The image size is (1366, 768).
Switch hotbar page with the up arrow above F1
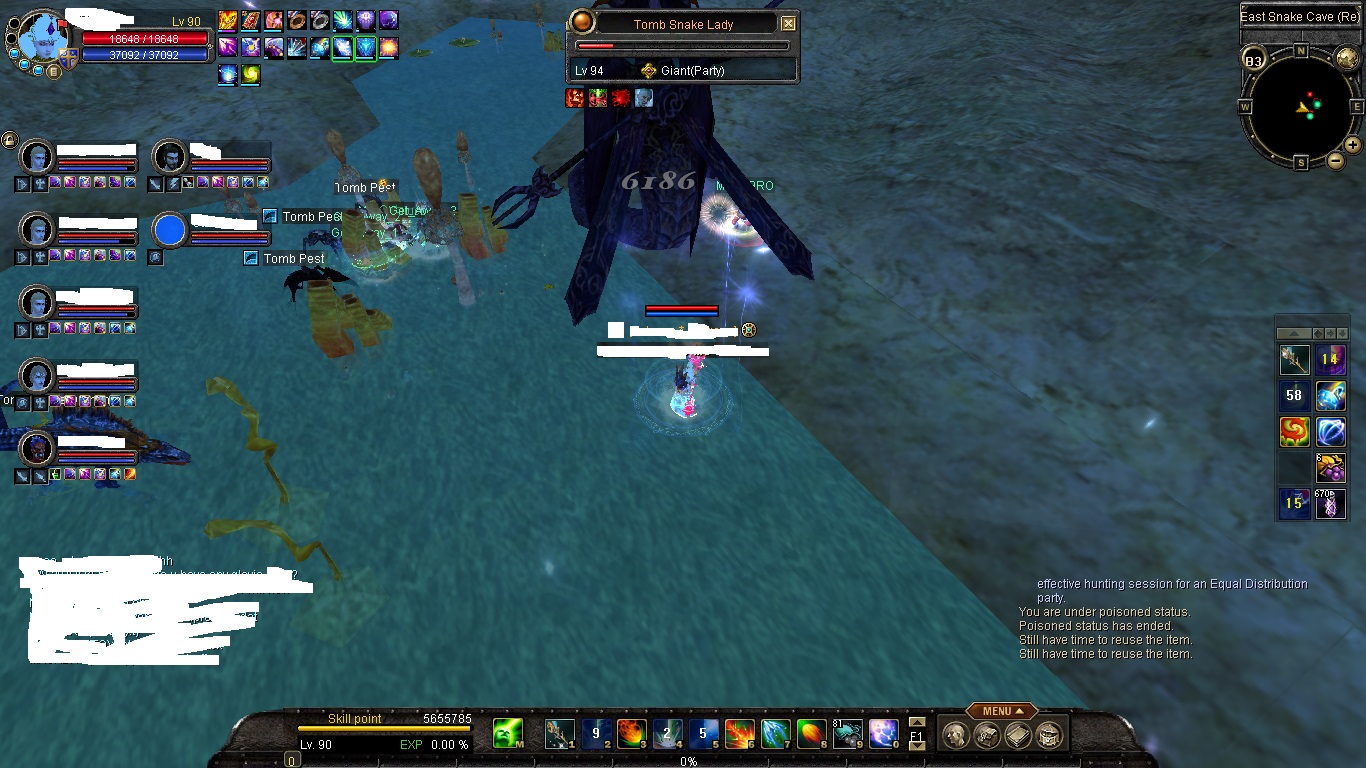pyautogui.click(x=917, y=723)
